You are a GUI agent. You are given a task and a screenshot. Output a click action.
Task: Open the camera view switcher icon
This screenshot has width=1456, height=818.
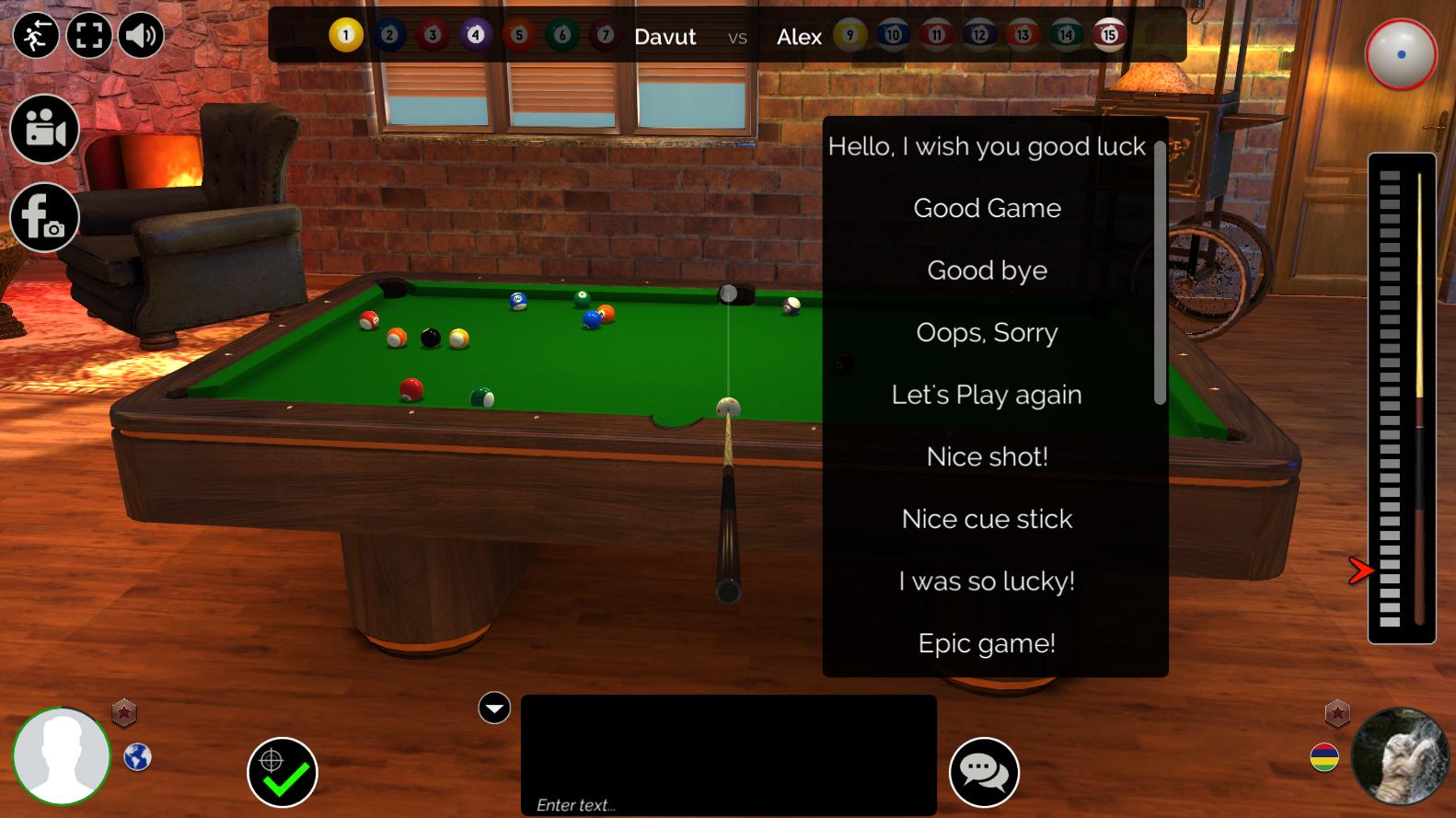click(x=44, y=129)
